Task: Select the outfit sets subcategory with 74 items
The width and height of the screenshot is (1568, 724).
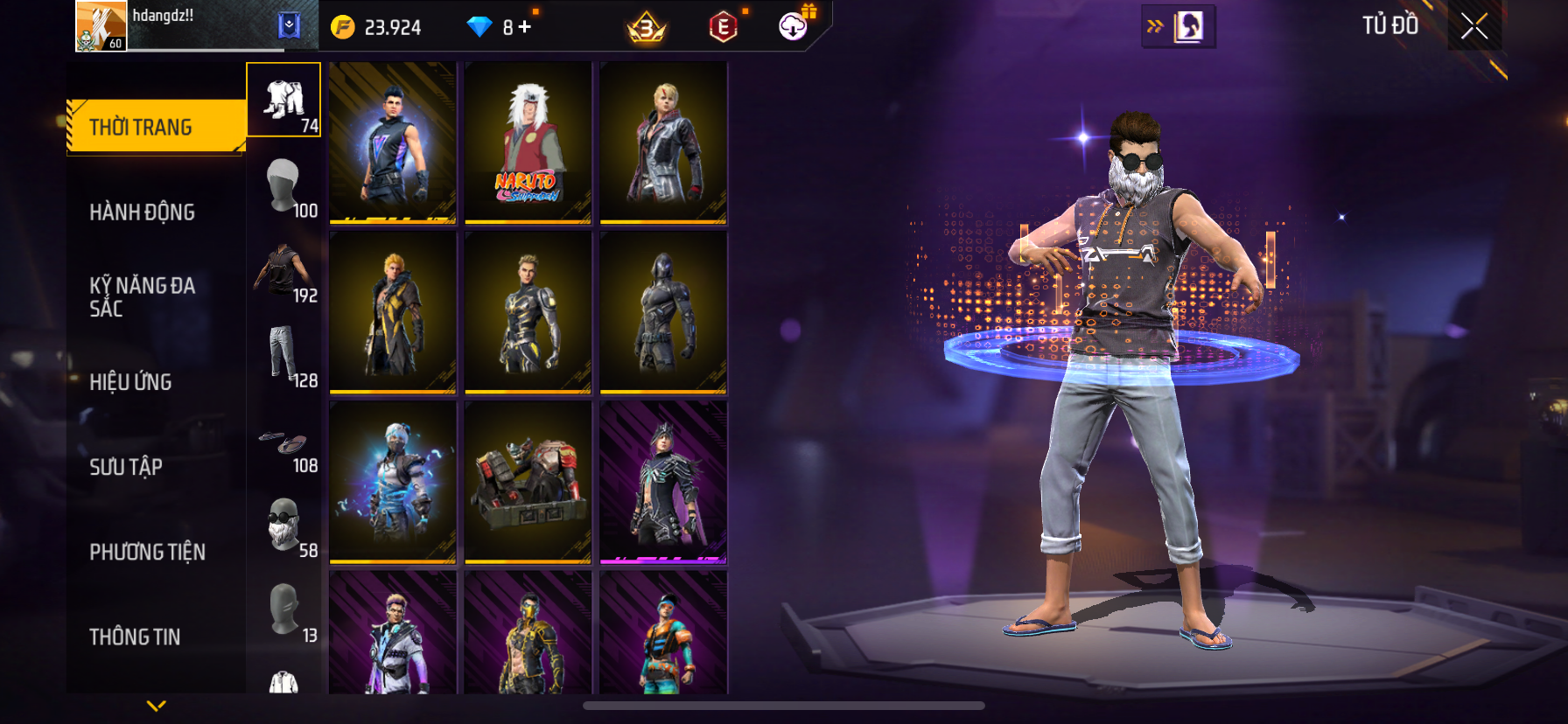Action: tap(284, 101)
